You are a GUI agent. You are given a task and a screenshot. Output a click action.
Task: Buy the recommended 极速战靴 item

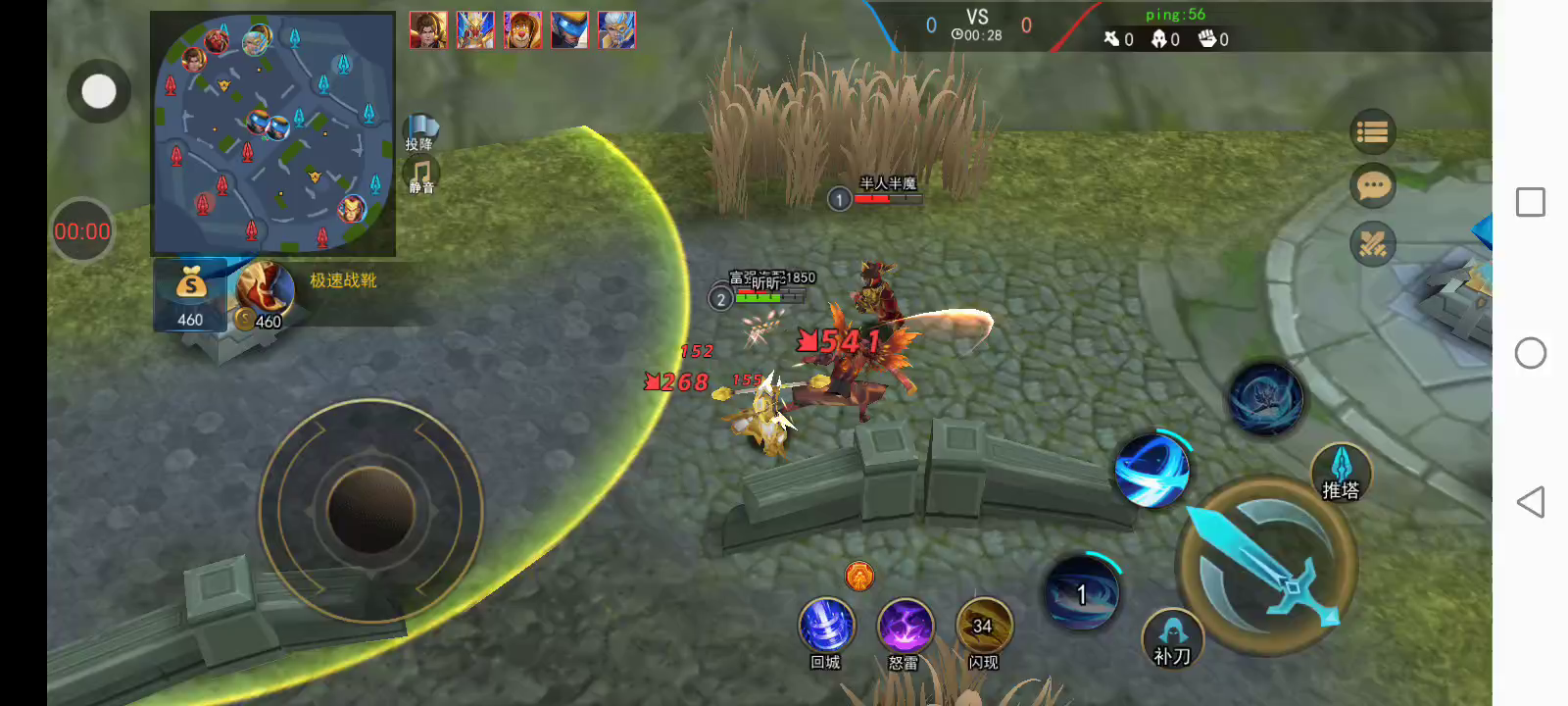(265, 292)
